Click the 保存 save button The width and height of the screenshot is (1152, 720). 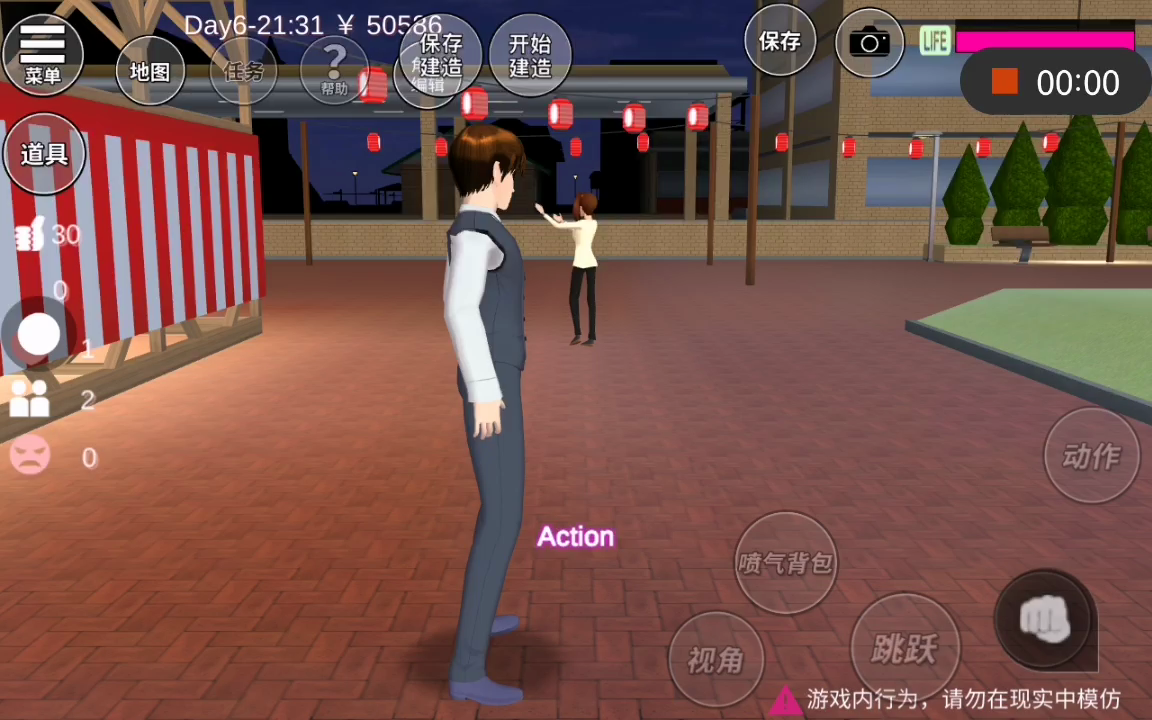pos(780,41)
